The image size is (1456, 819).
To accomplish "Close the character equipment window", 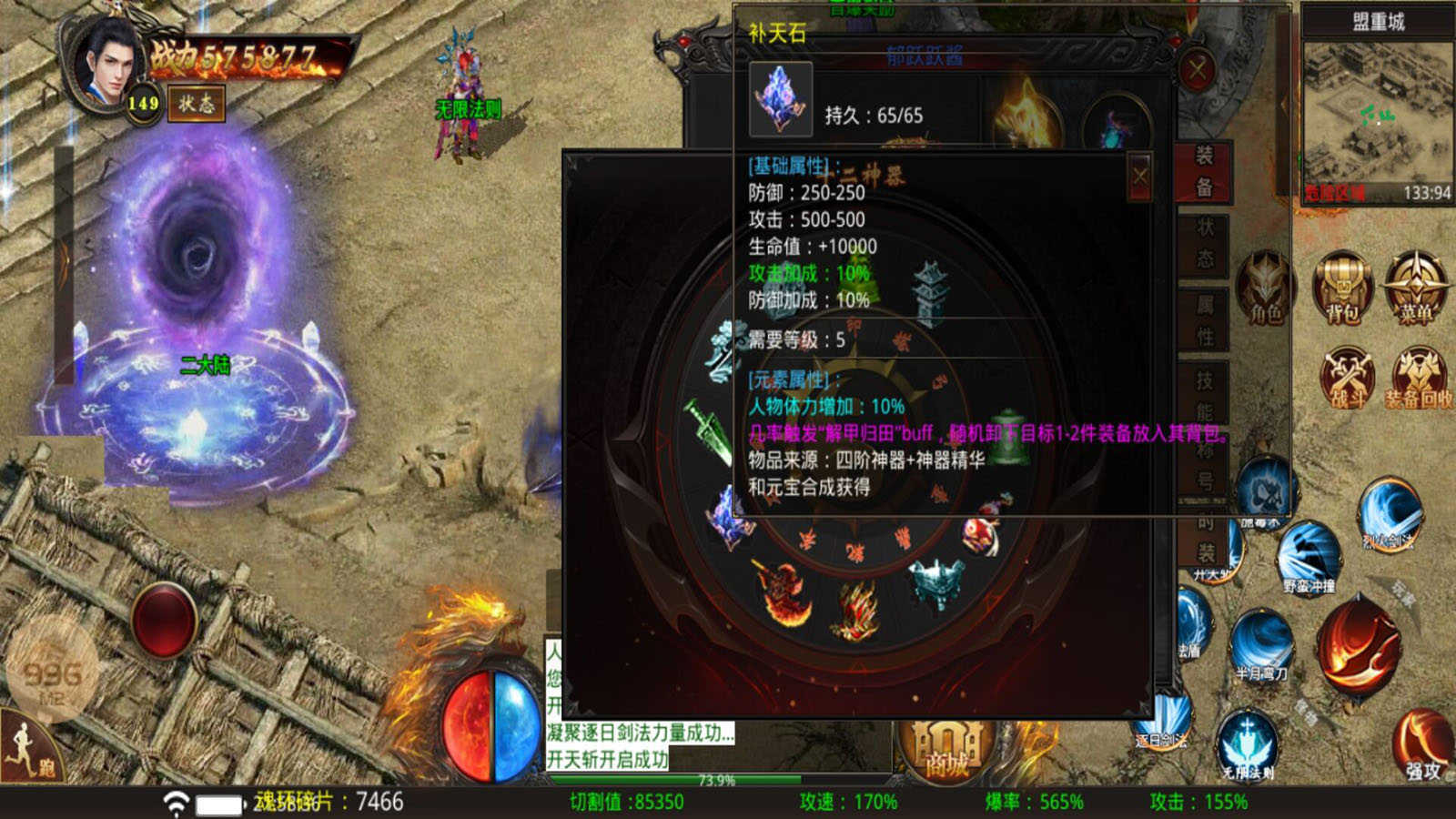I will 1197,69.
